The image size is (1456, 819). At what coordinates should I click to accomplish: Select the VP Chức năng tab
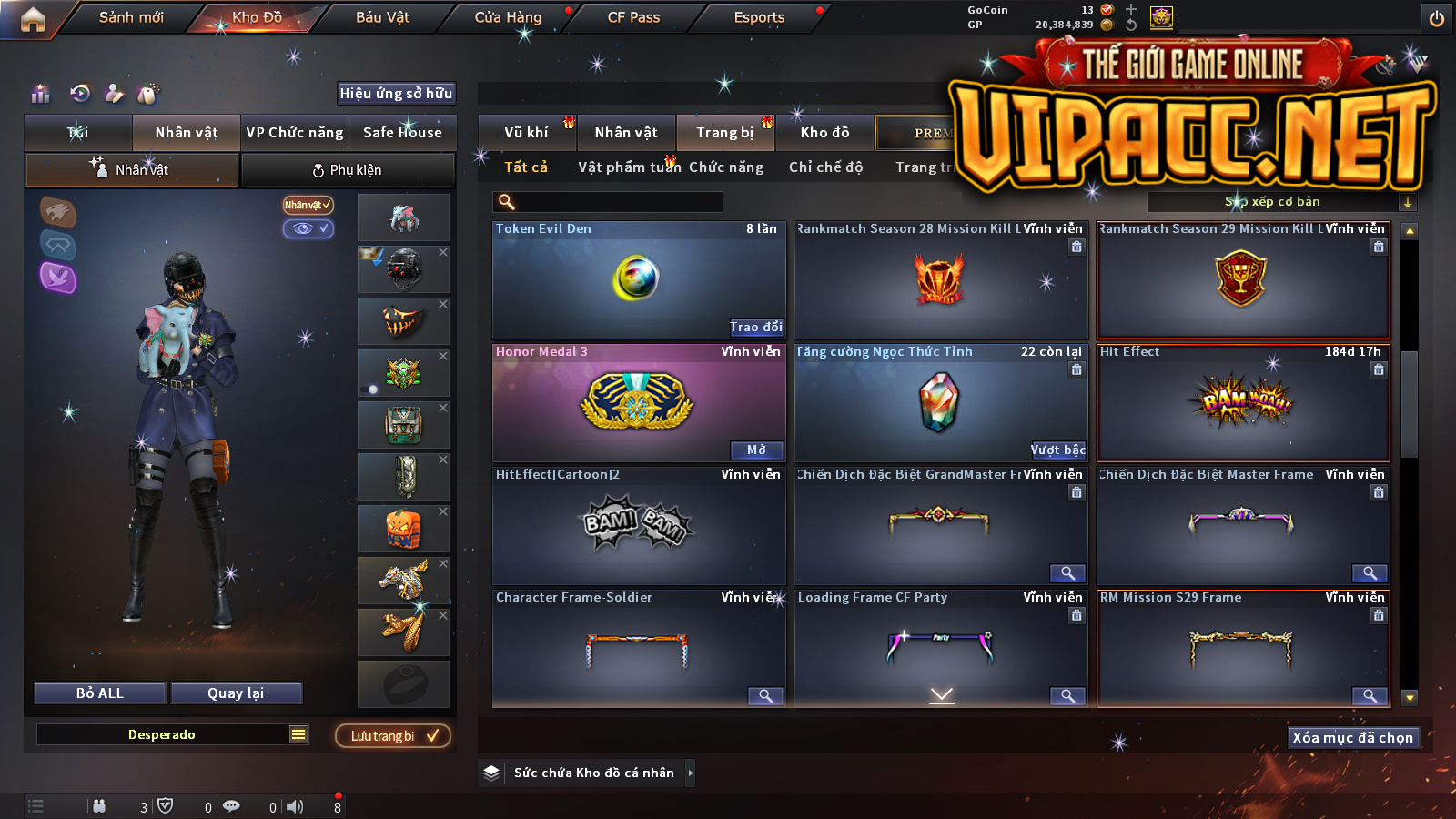(295, 133)
